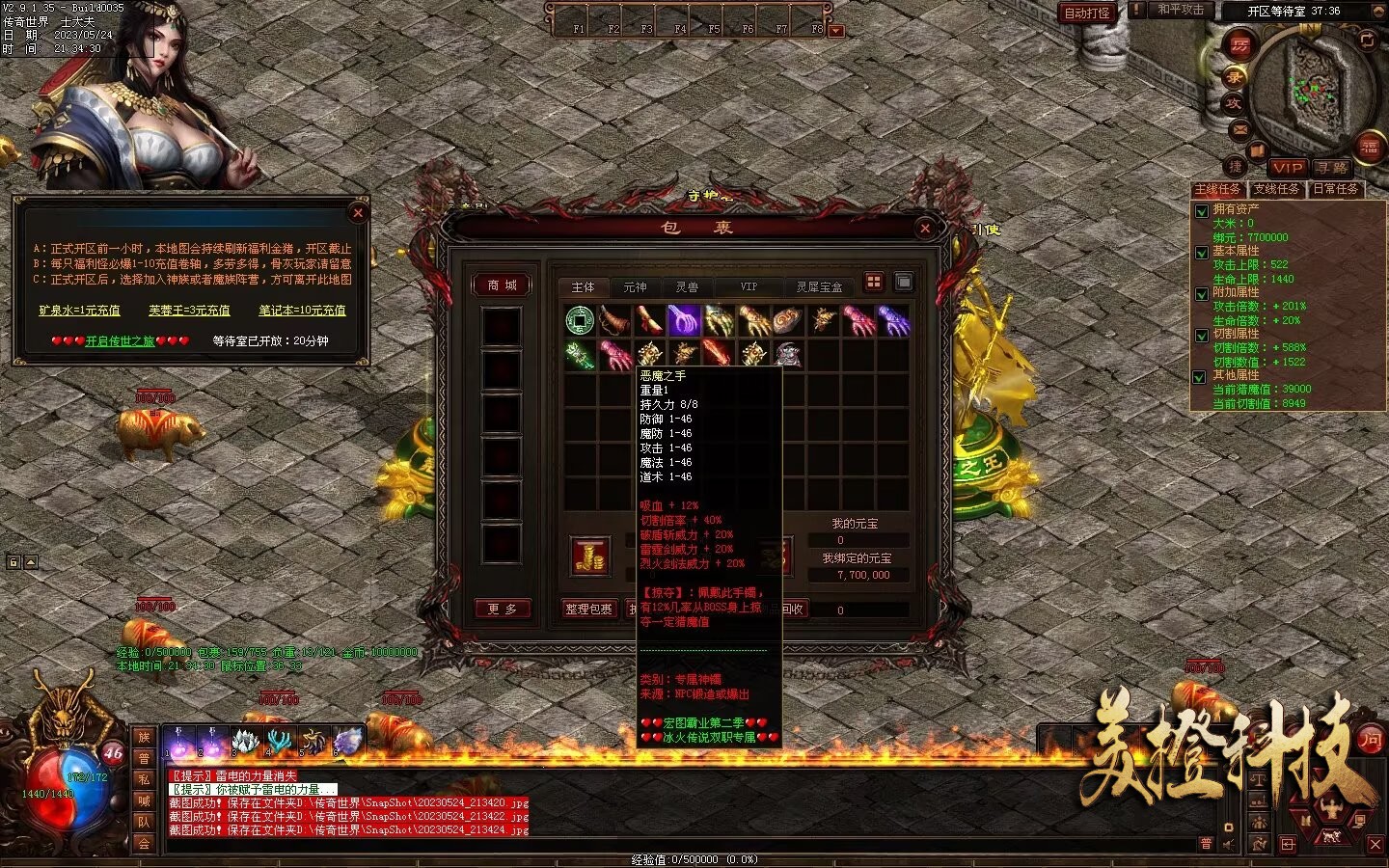Switch to the 日常任务 quest tab
This screenshot has width=1389, height=868.
pyautogui.click(x=1336, y=189)
